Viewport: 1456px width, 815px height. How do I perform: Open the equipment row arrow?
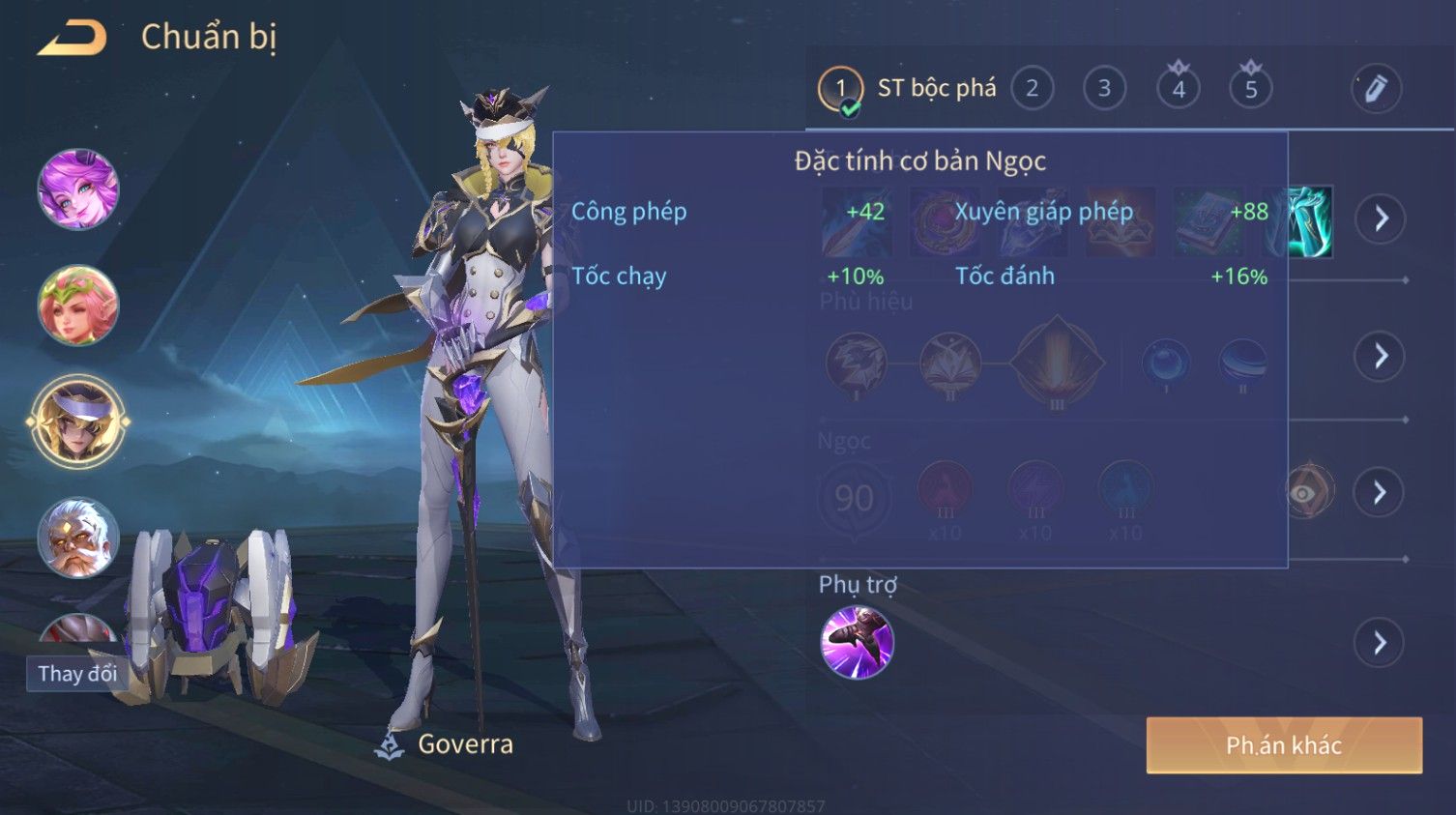[1380, 218]
